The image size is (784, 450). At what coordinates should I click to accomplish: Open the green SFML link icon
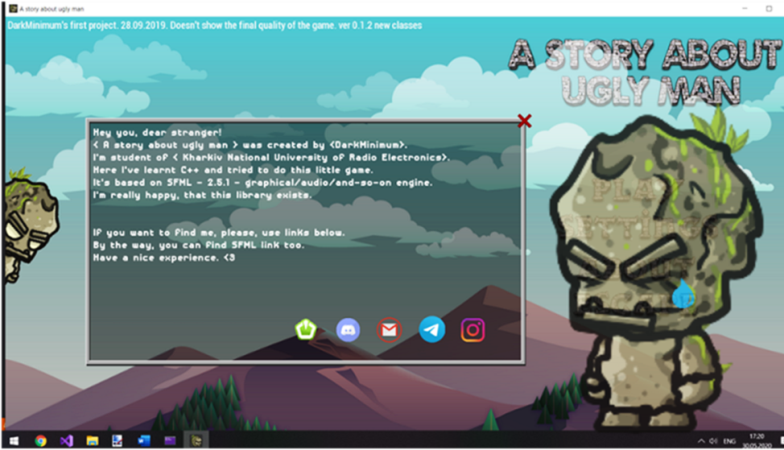(x=306, y=329)
